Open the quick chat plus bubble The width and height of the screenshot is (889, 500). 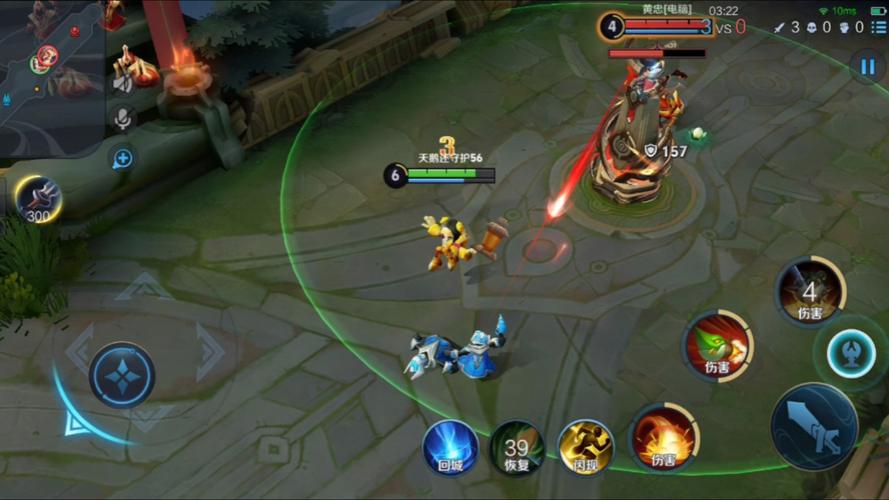pos(122,158)
